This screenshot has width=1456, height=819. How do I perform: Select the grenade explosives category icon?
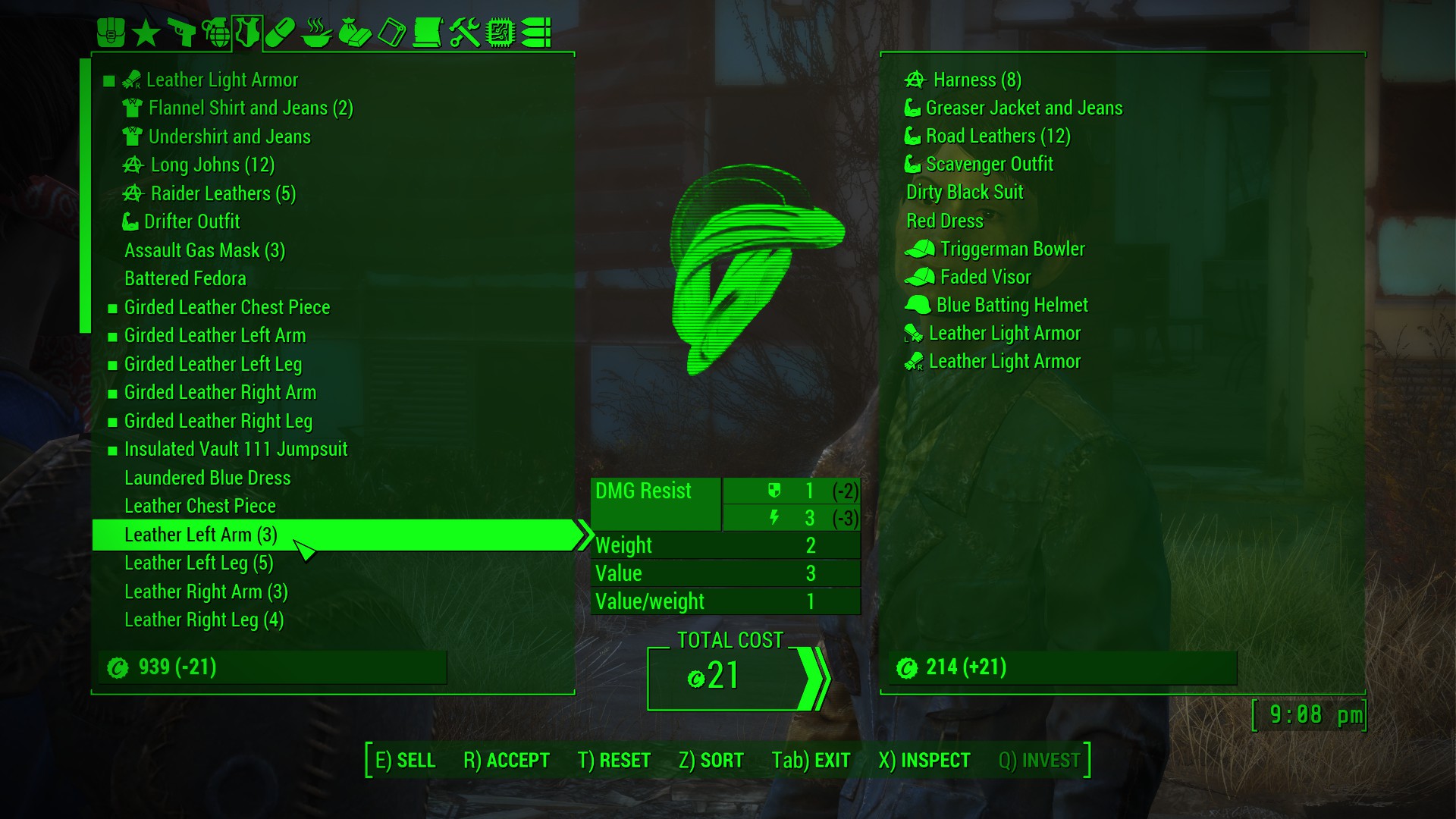(217, 32)
